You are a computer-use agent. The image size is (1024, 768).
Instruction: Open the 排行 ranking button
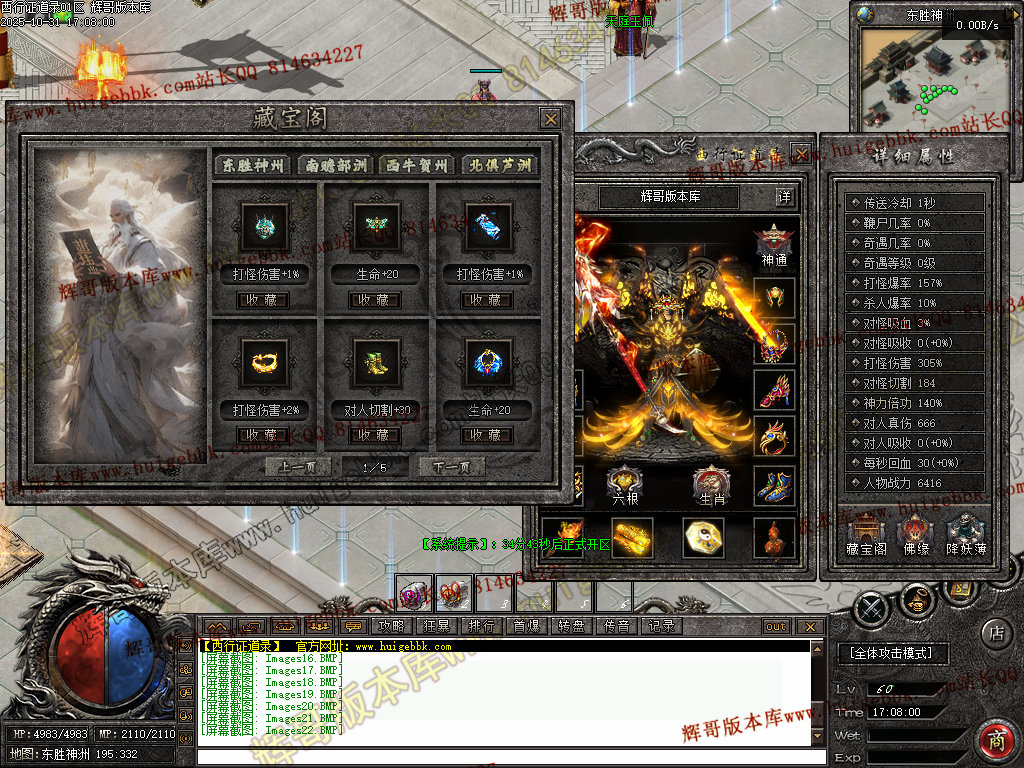coord(481,626)
